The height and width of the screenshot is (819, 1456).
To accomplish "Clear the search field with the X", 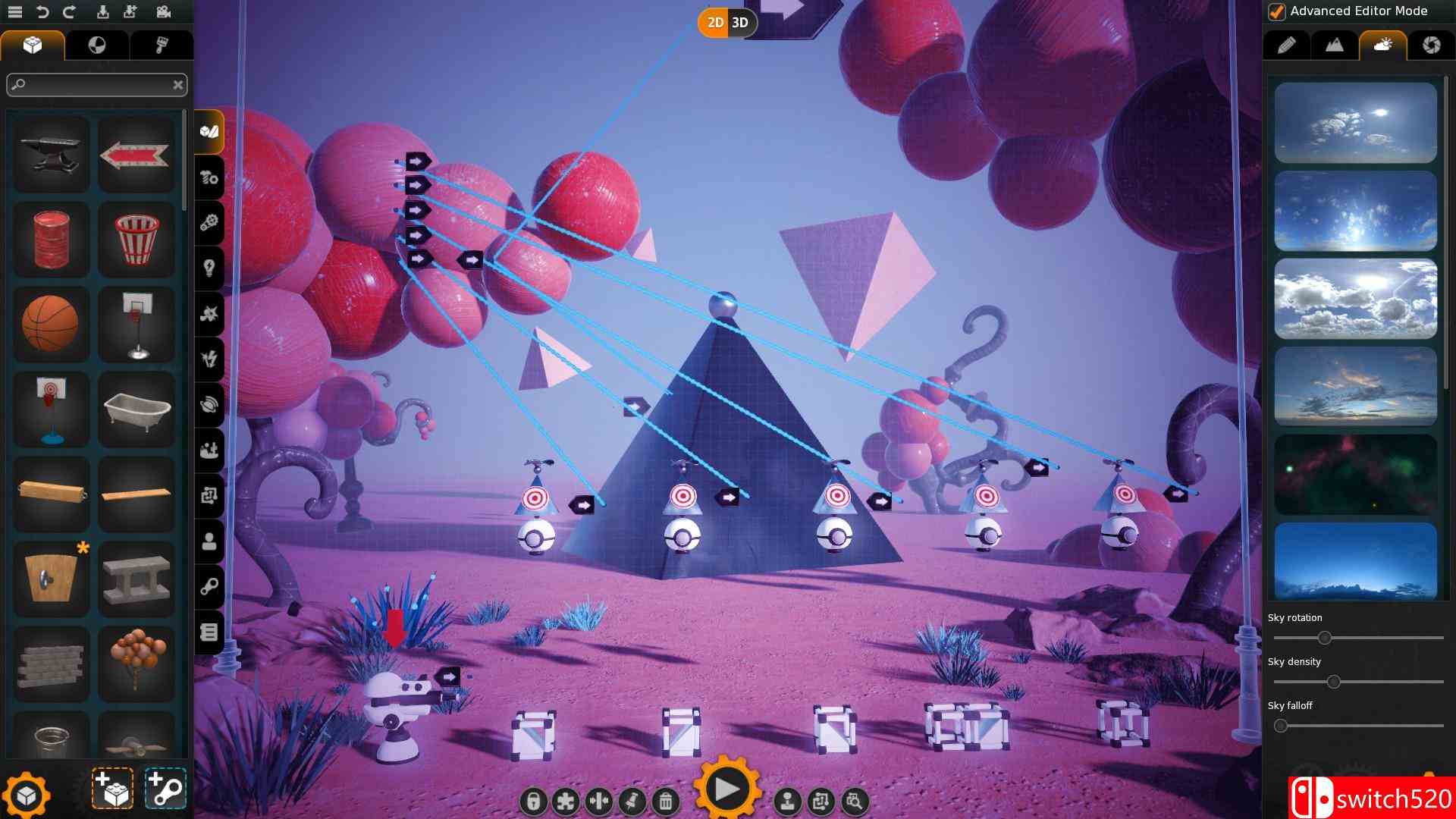I will (179, 84).
